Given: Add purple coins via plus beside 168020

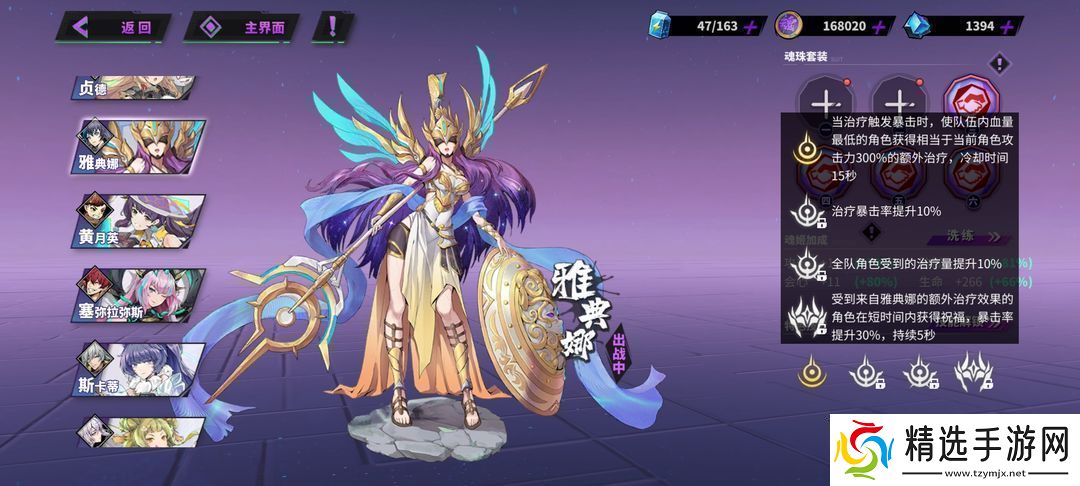Looking at the screenshot, I should point(879,27).
